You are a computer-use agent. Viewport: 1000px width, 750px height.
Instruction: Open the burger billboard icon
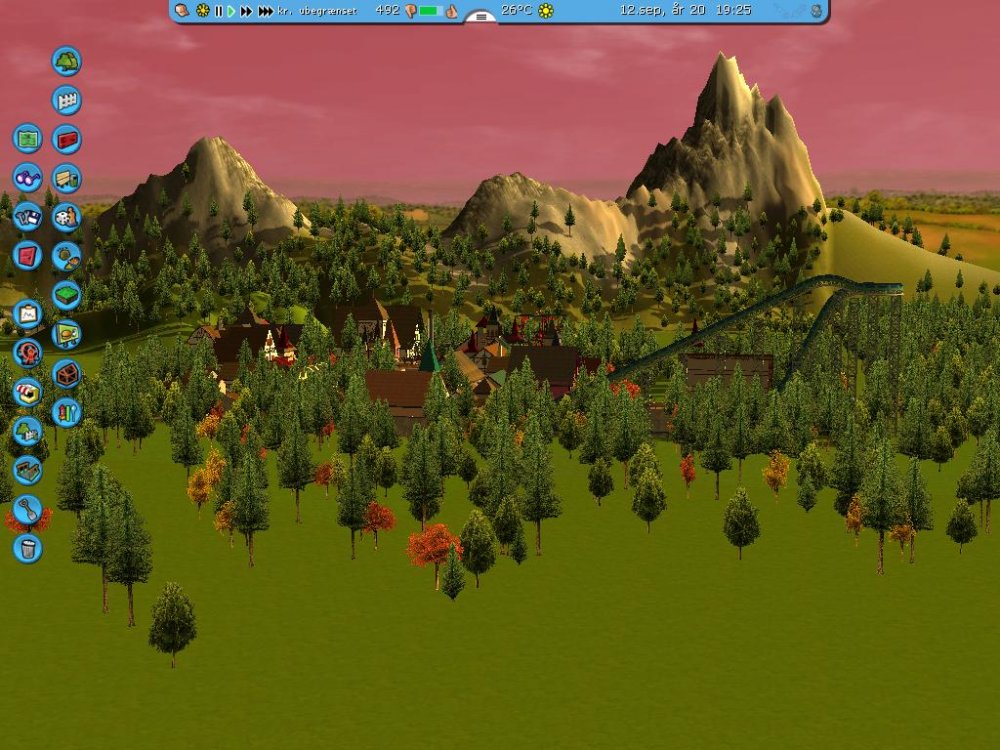pyautogui.click(x=66, y=334)
